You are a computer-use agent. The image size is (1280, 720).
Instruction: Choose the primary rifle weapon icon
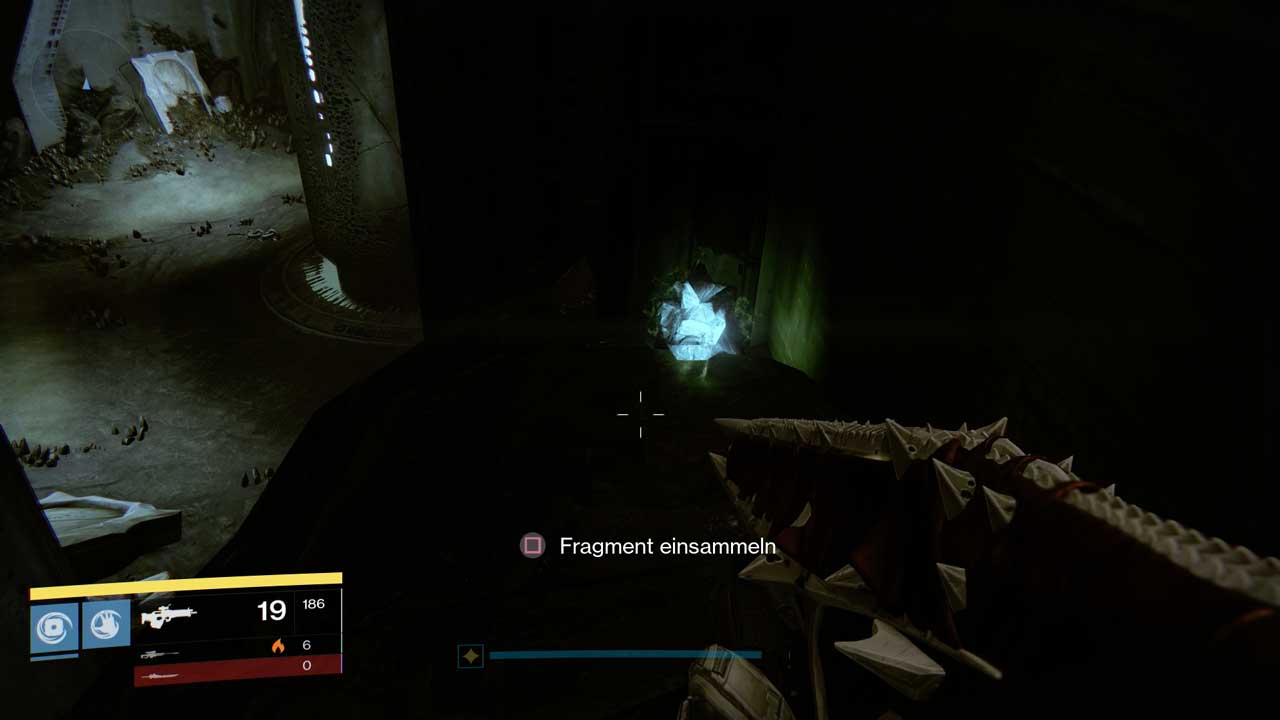point(168,616)
